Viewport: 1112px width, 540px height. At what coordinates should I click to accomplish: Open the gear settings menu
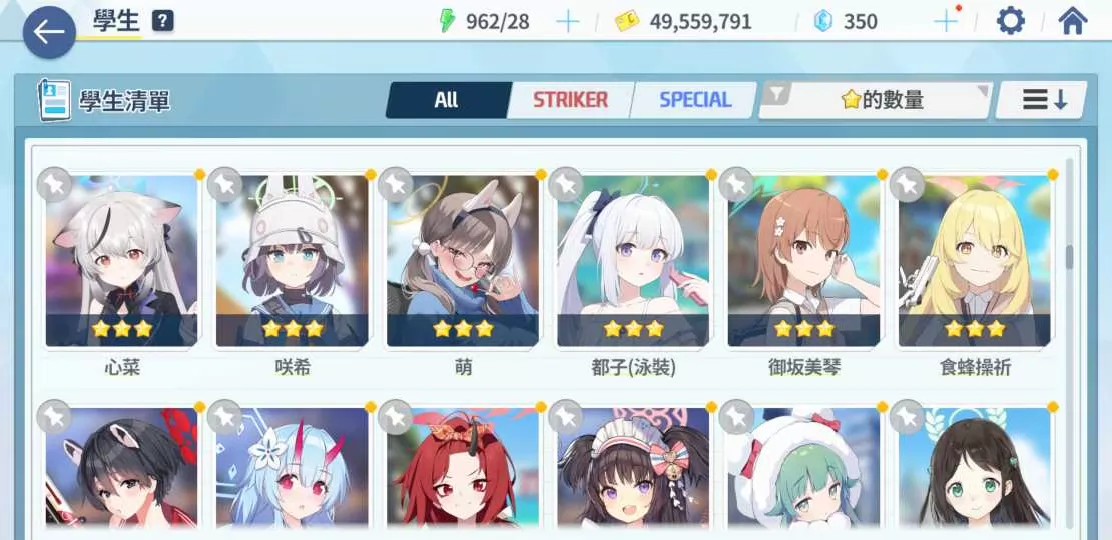click(1011, 21)
